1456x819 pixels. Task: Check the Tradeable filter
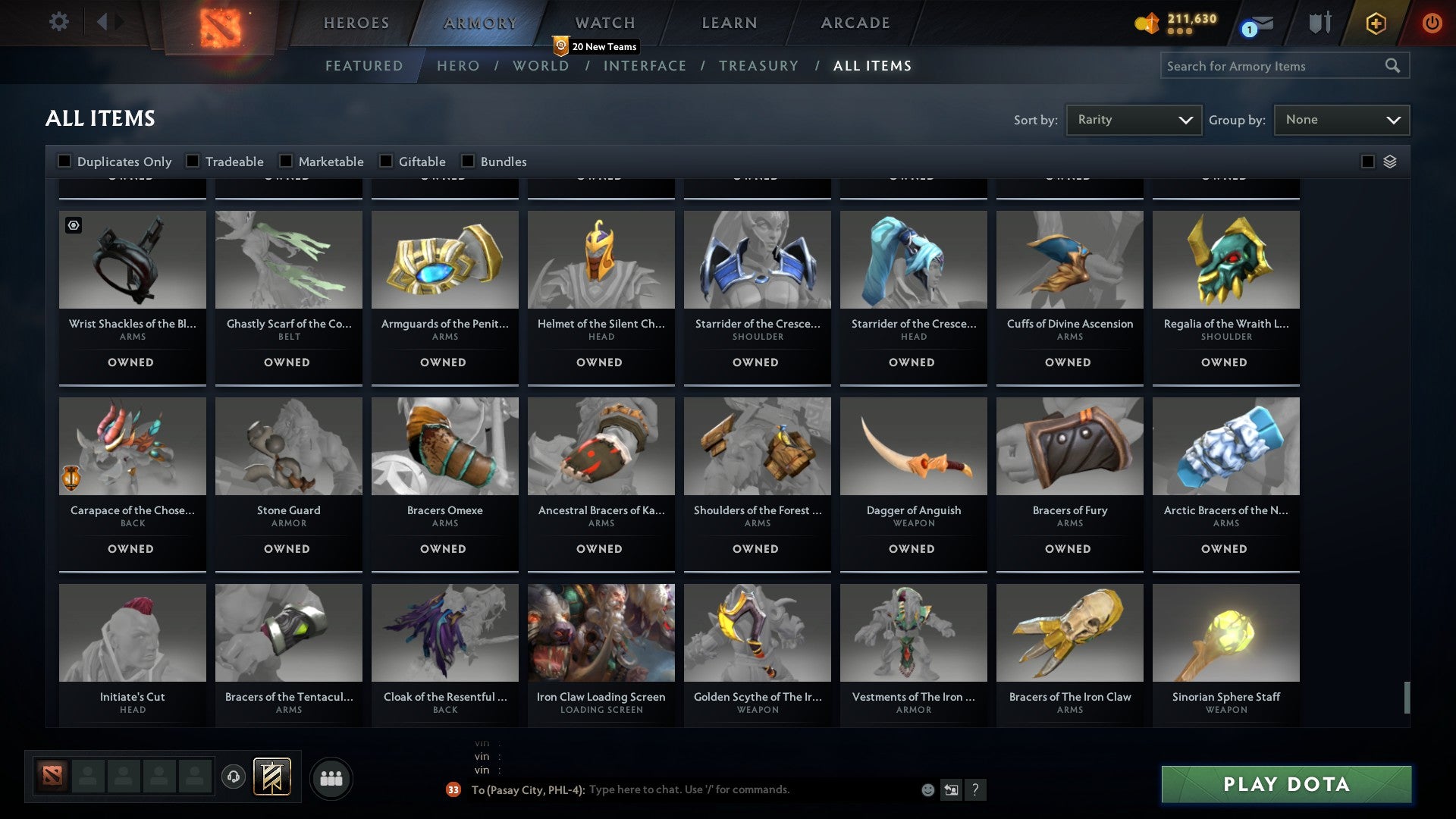[x=194, y=161]
